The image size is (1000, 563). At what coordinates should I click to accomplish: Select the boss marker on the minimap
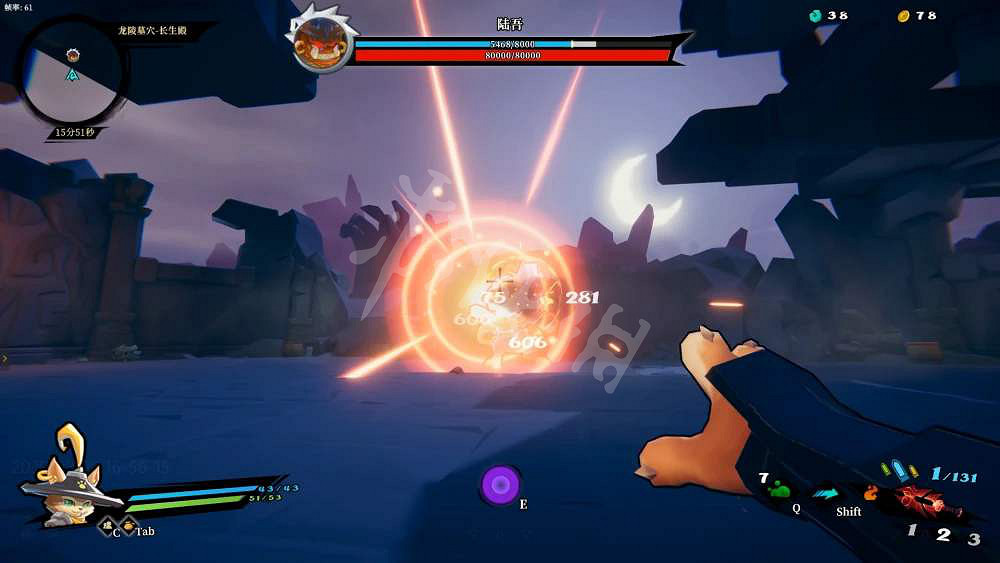(72, 54)
